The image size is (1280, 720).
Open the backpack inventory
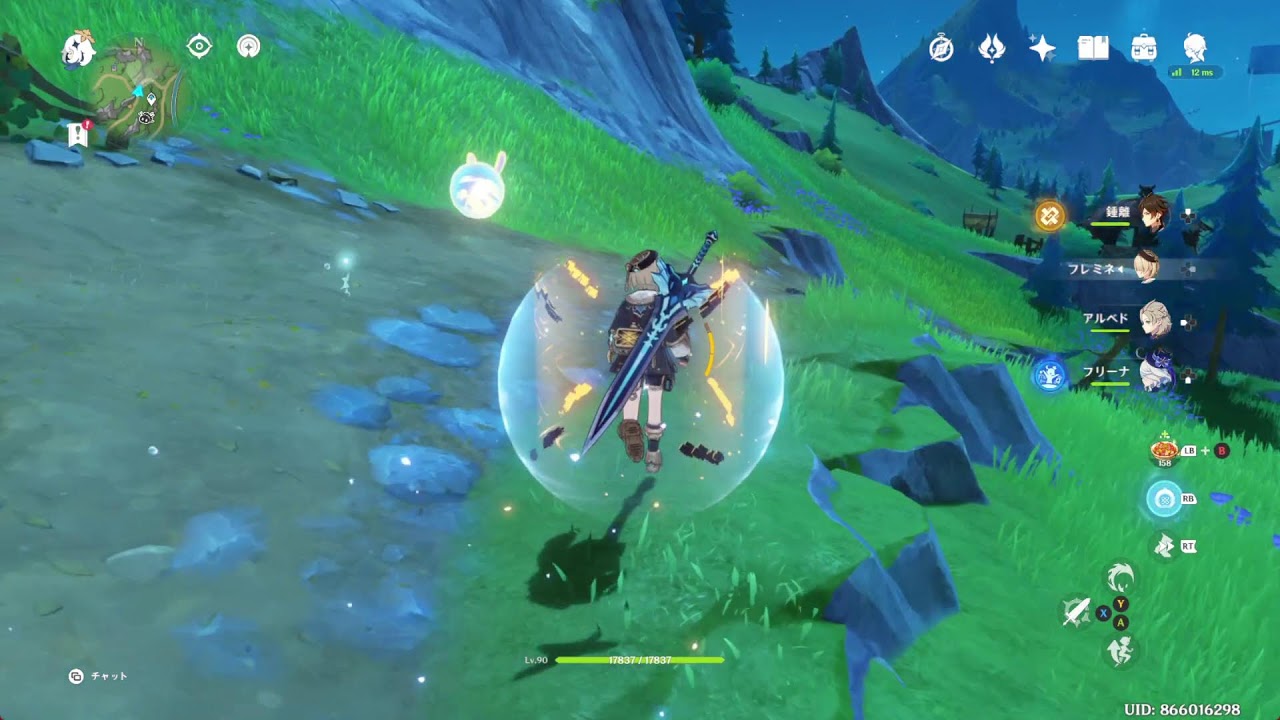[x=1144, y=48]
